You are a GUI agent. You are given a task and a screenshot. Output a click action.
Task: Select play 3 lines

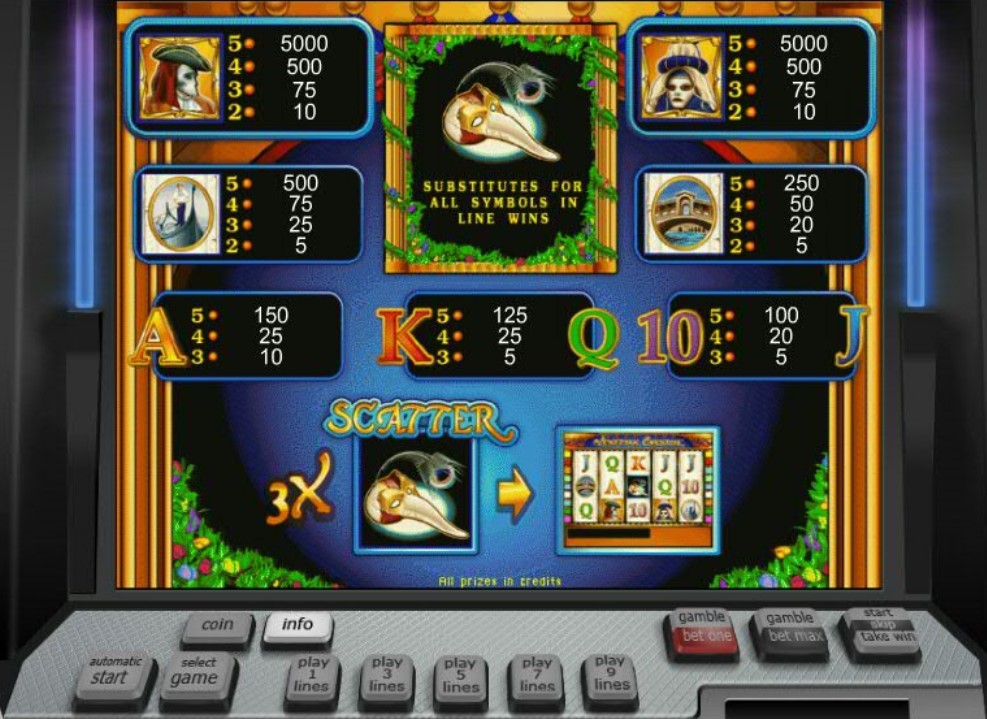click(x=386, y=677)
